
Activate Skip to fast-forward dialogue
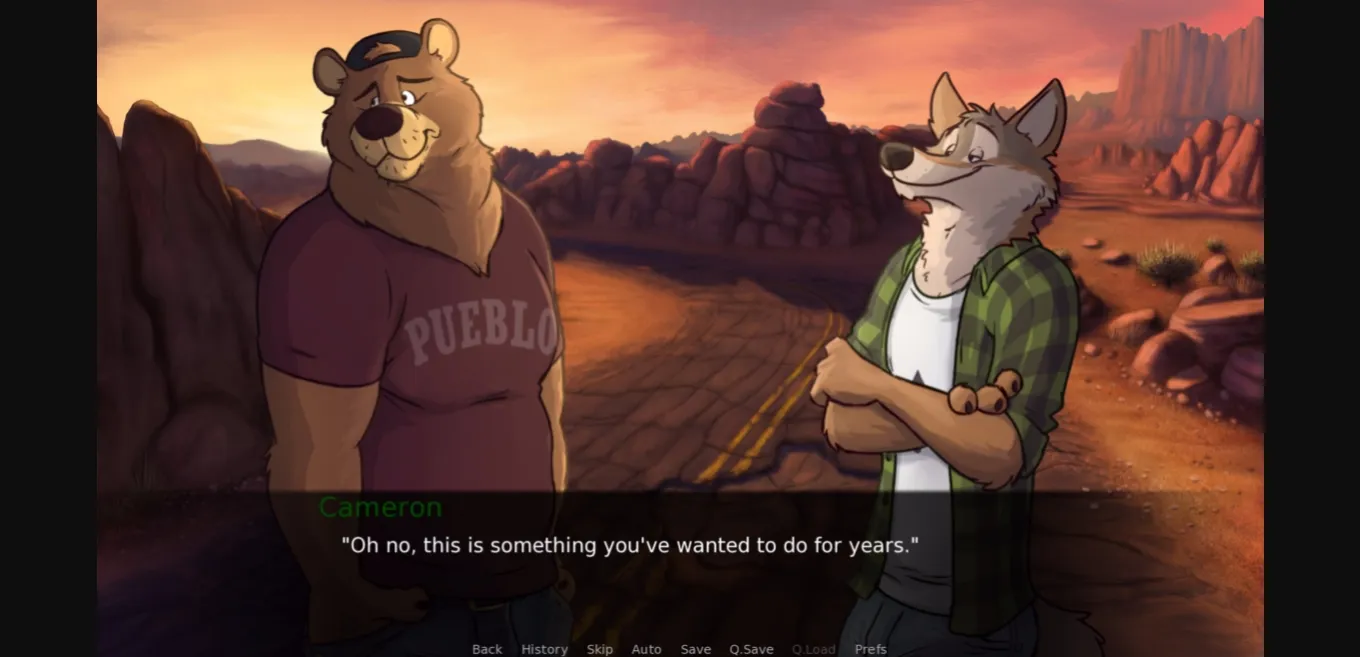coord(600,649)
